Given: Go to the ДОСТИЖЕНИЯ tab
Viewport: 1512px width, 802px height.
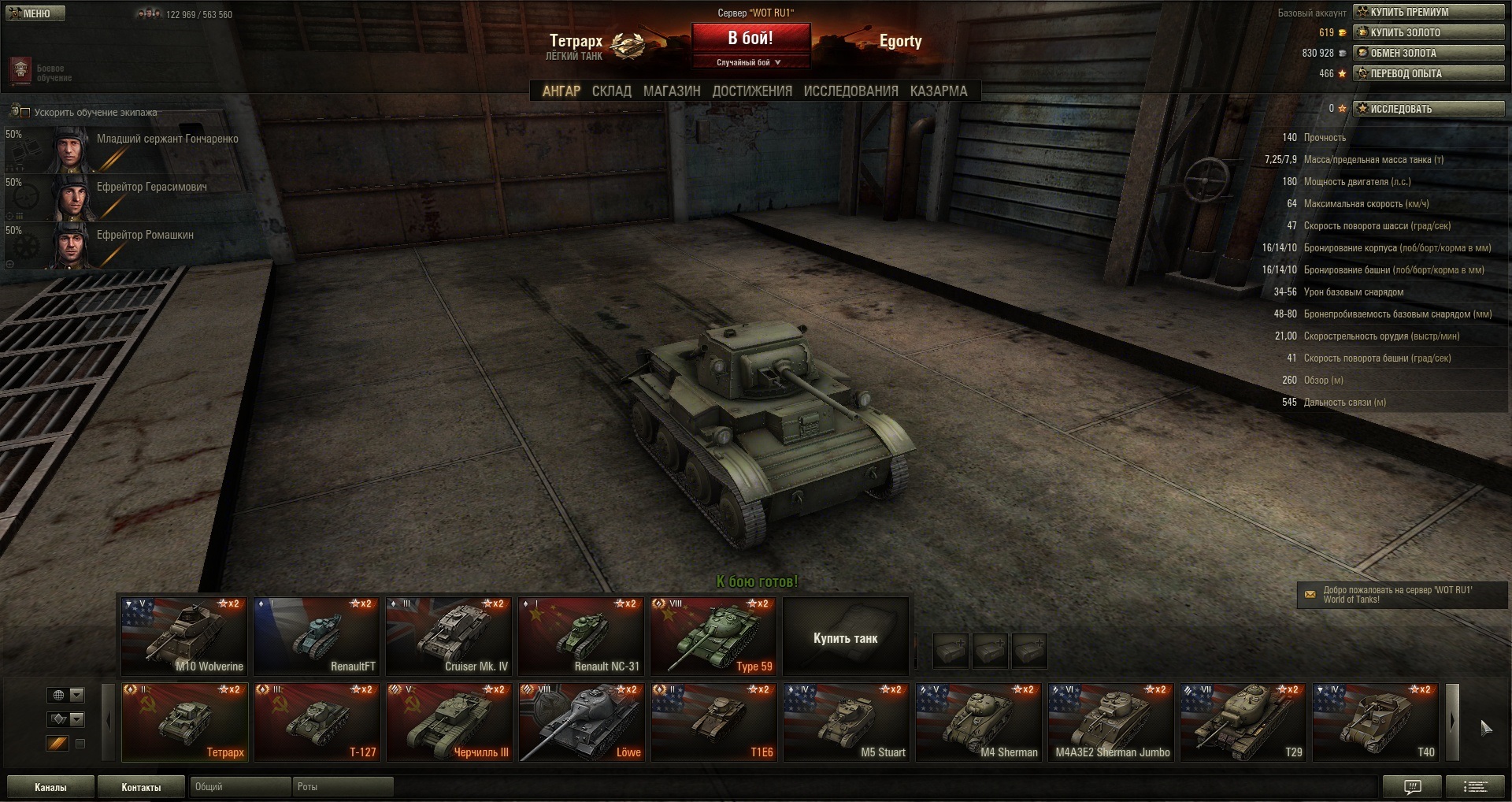Looking at the screenshot, I should tap(751, 91).
